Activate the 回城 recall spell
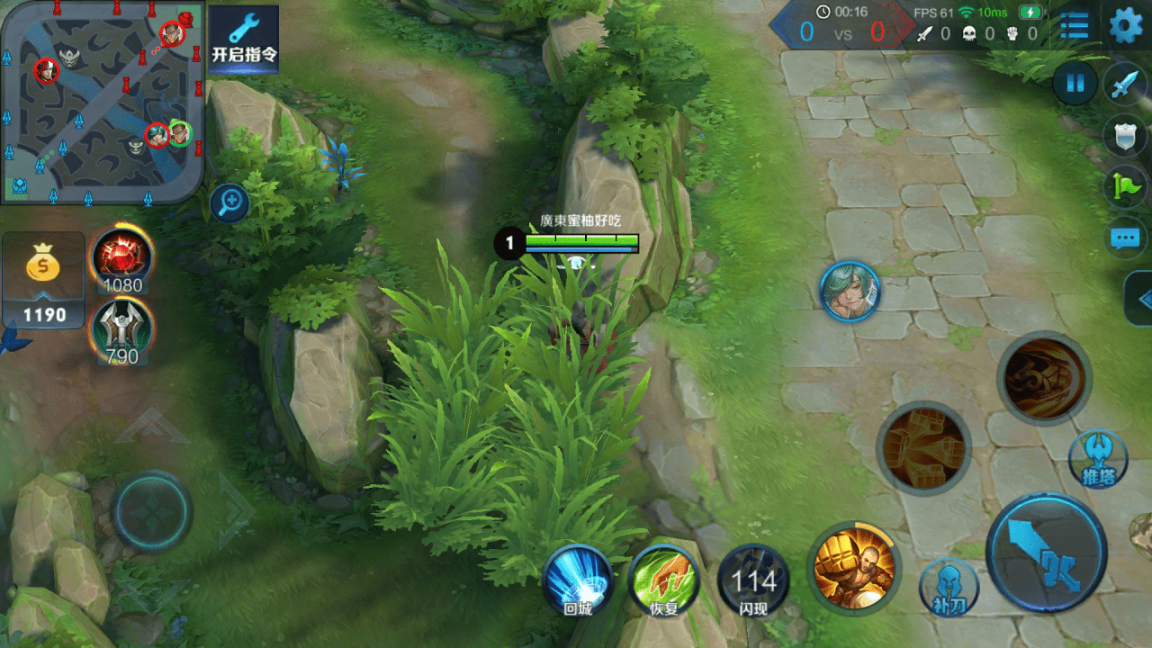 pyautogui.click(x=577, y=581)
